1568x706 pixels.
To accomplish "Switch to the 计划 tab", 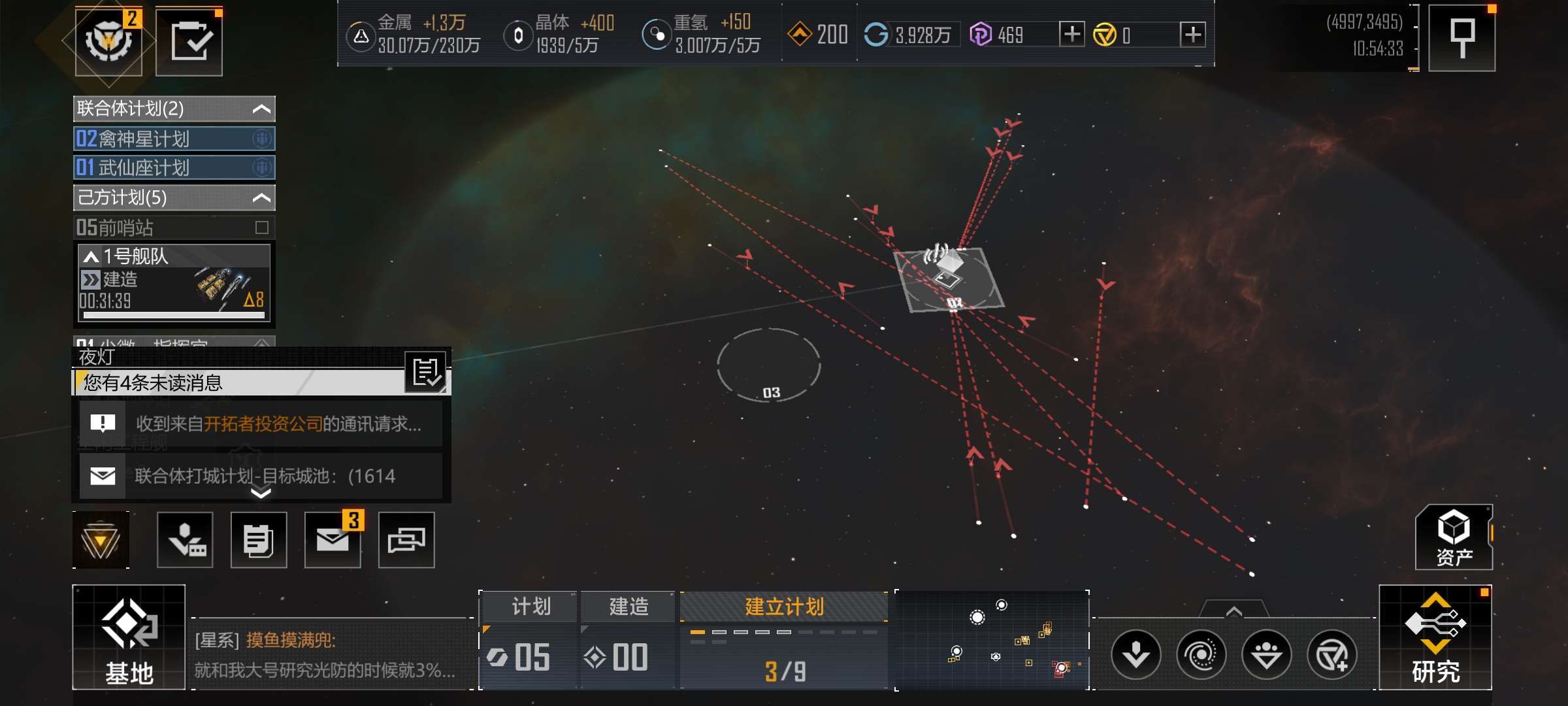I will [530, 607].
